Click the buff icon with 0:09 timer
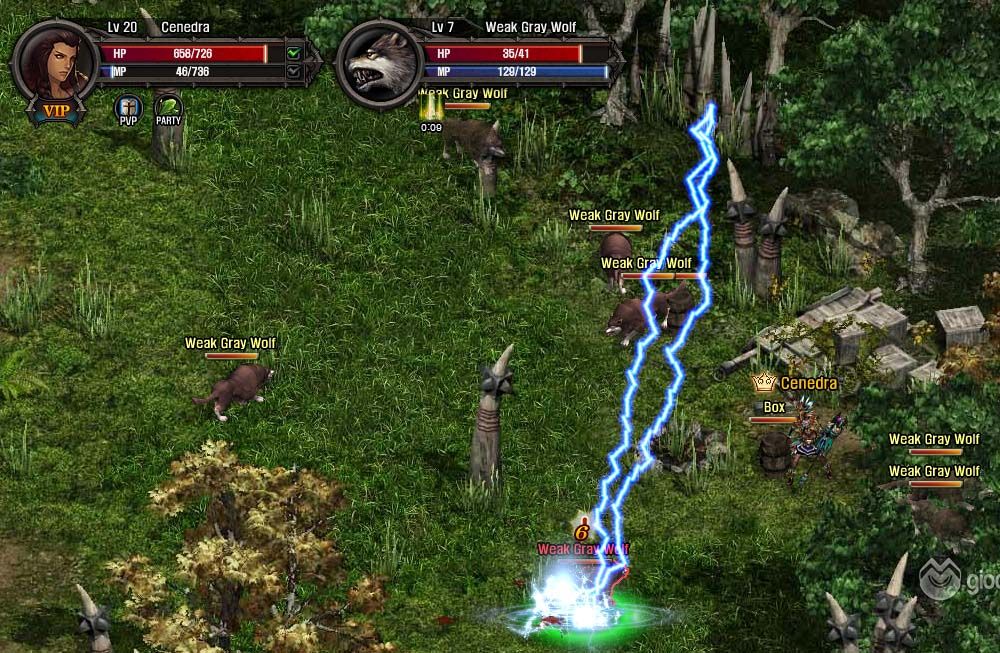The image size is (1000, 653). coord(431,107)
